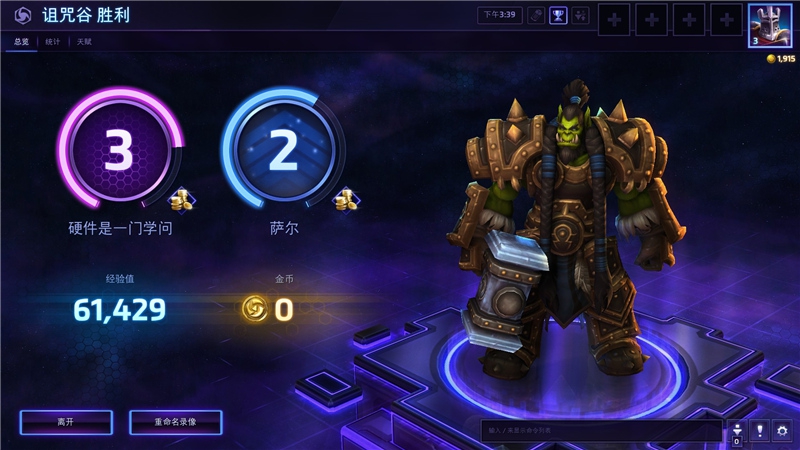This screenshot has width=800, height=450.
Task: Click the gold coin icon beside 硬件是一门学问
Action: click(x=181, y=200)
